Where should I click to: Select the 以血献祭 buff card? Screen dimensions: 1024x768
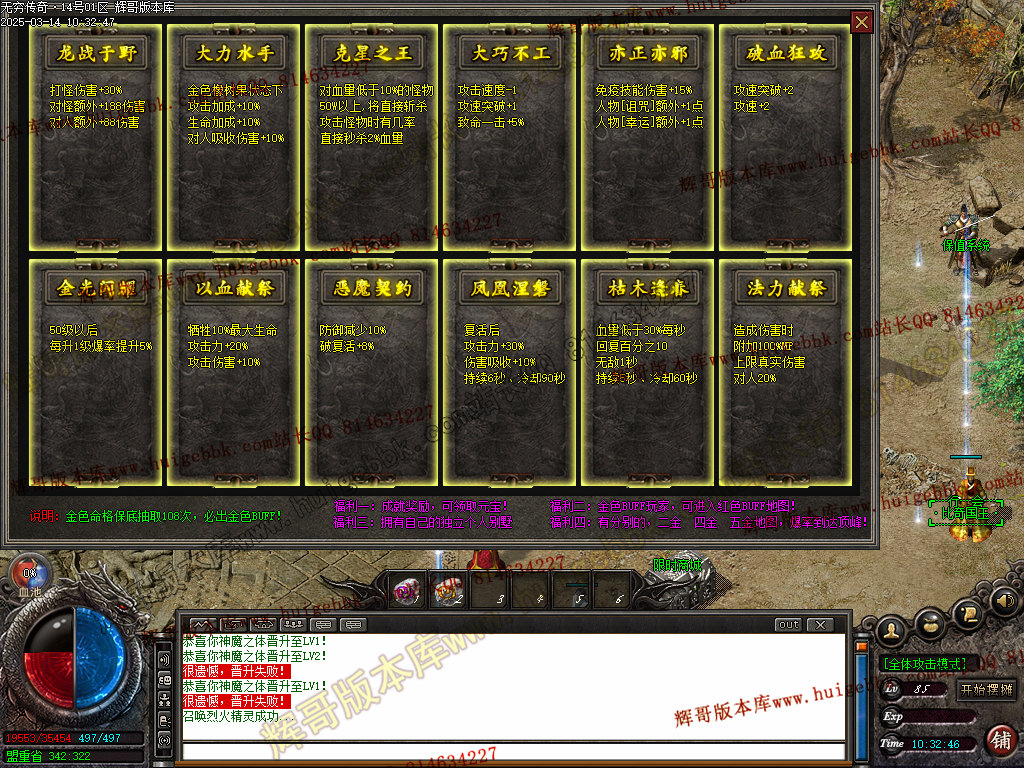235,376
